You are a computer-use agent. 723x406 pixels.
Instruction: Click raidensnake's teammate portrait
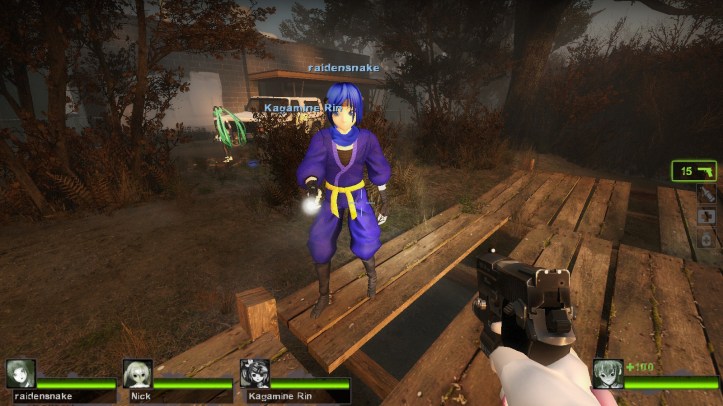point(21,373)
